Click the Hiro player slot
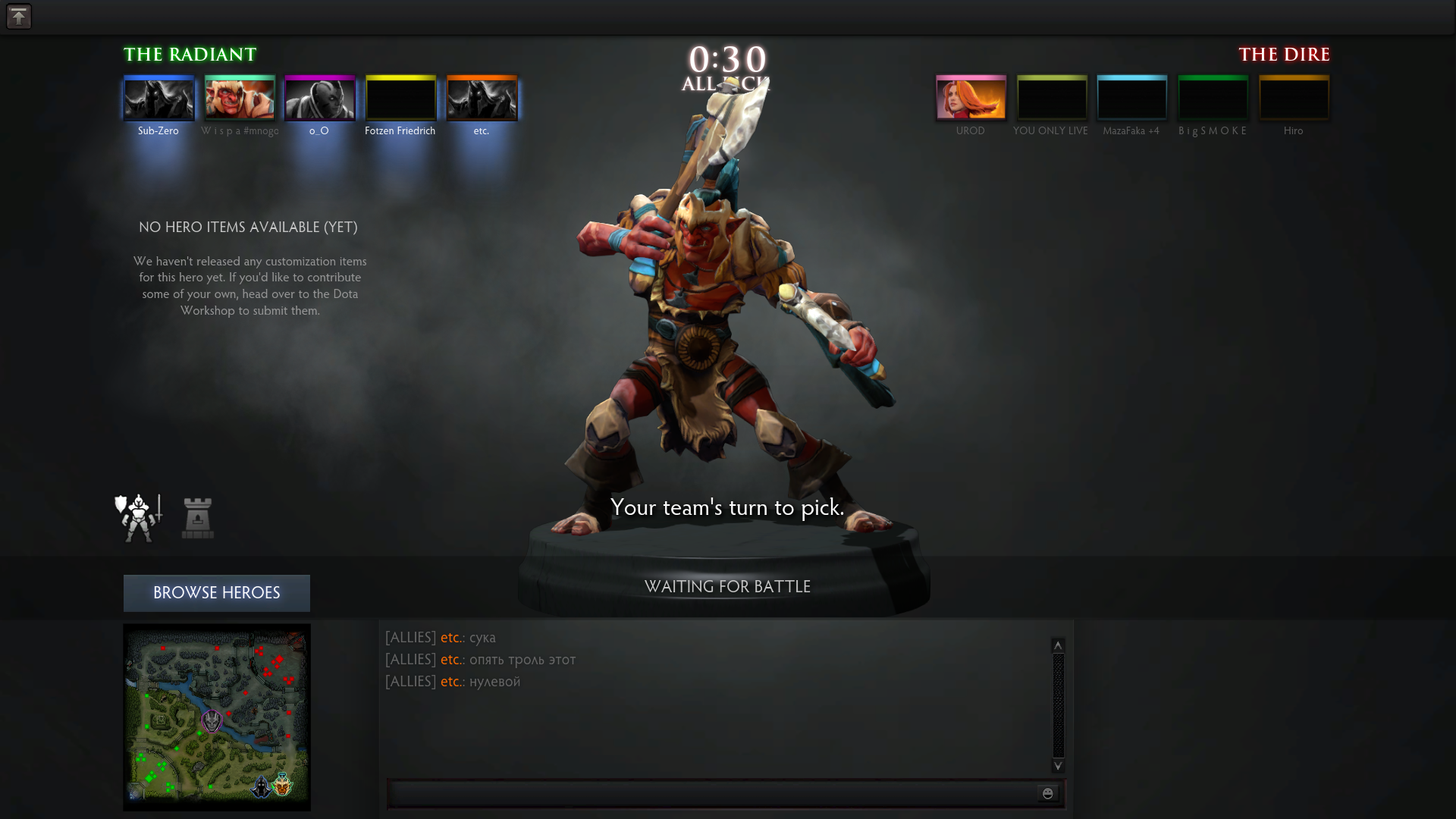Screen dimensions: 1456x819 pos(1294,98)
